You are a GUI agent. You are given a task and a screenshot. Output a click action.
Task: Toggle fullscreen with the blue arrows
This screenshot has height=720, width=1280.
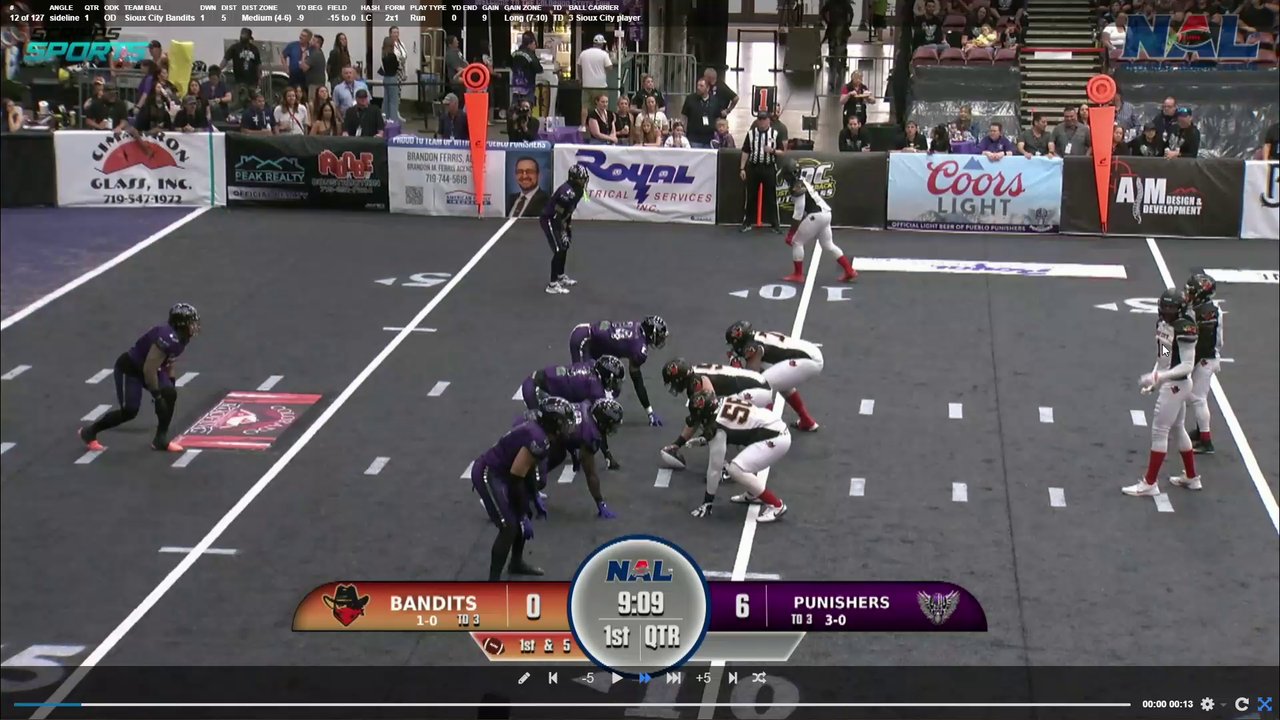click(1265, 704)
